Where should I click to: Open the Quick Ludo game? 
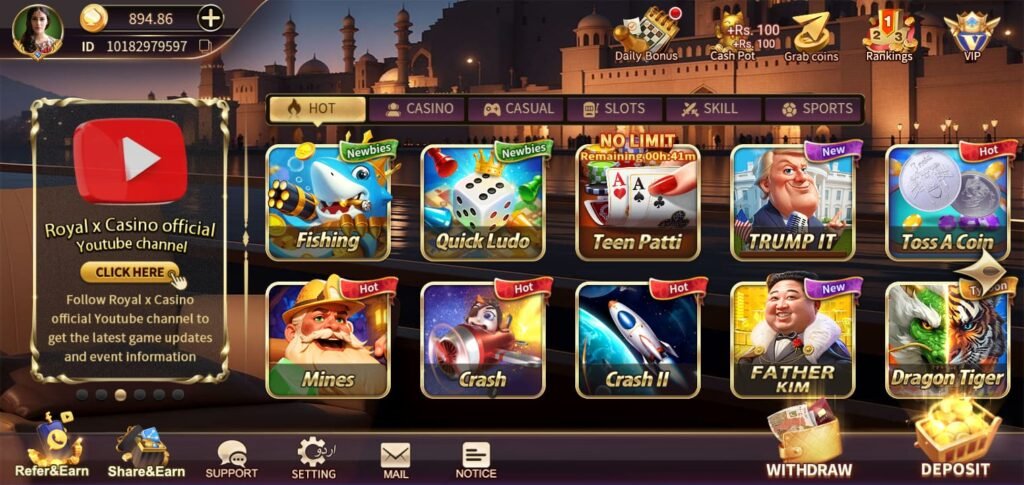click(x=483, y=203)
